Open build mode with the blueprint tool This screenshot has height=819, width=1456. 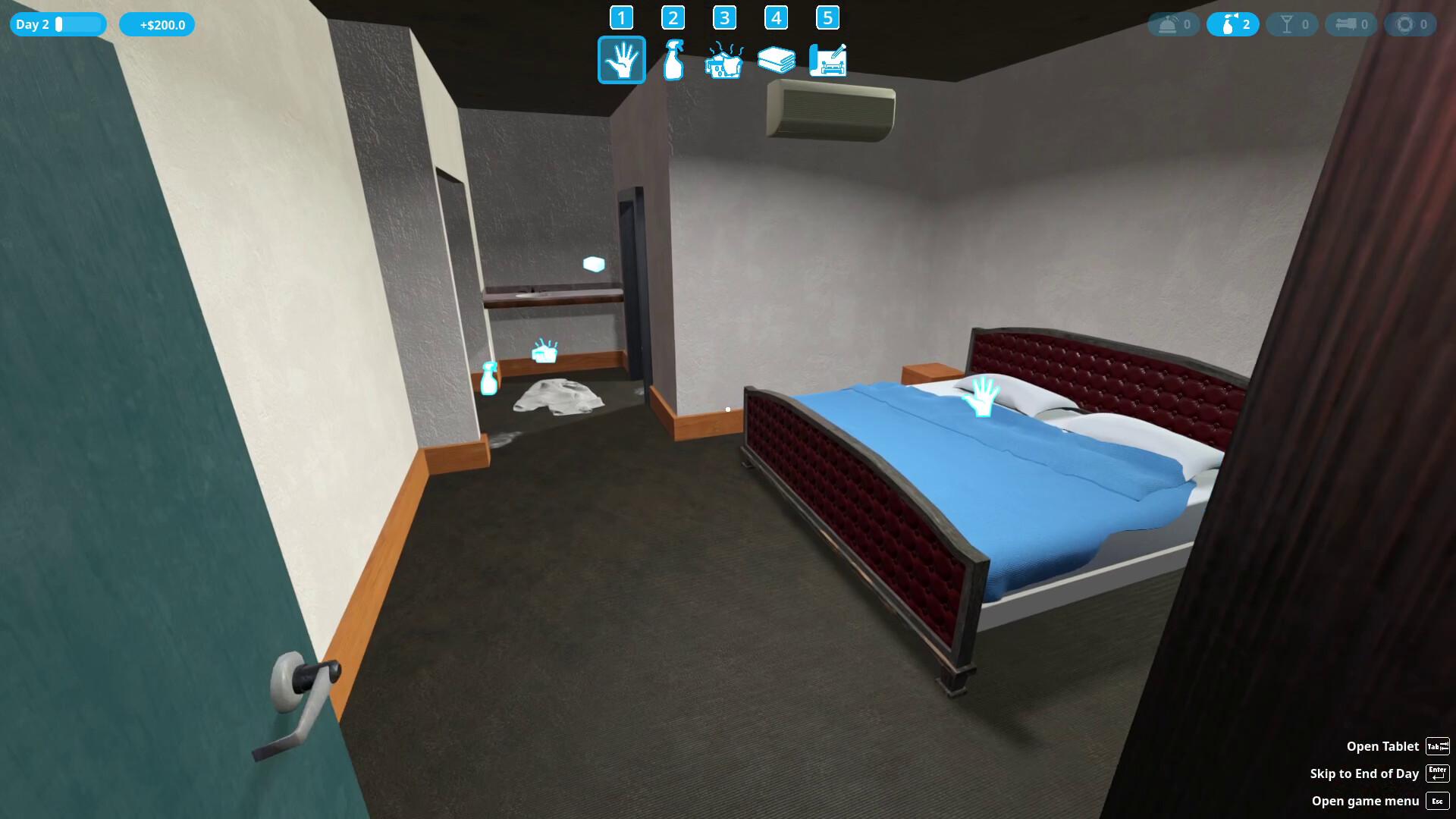coord(828,60)
